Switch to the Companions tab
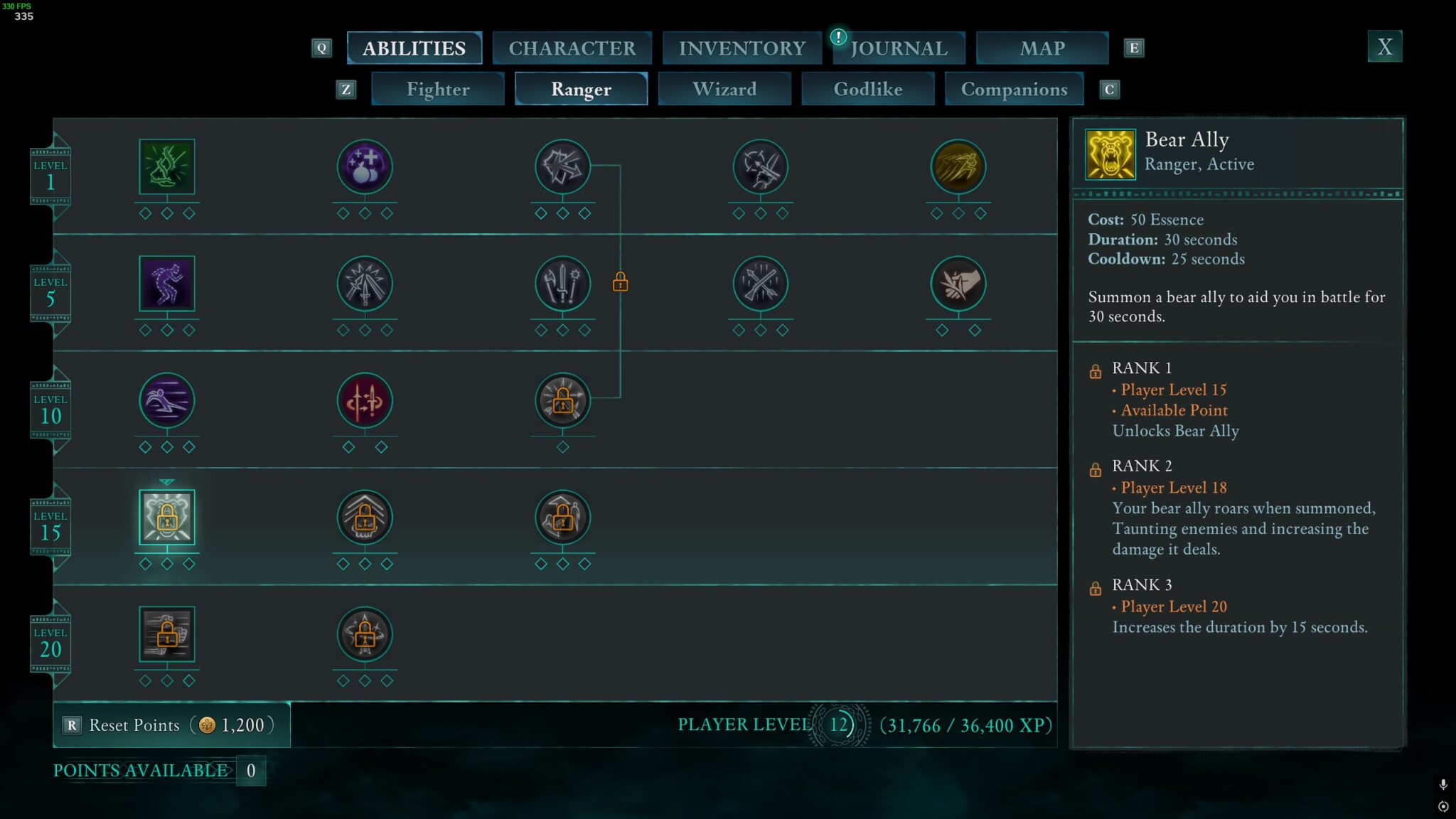 1015,89
